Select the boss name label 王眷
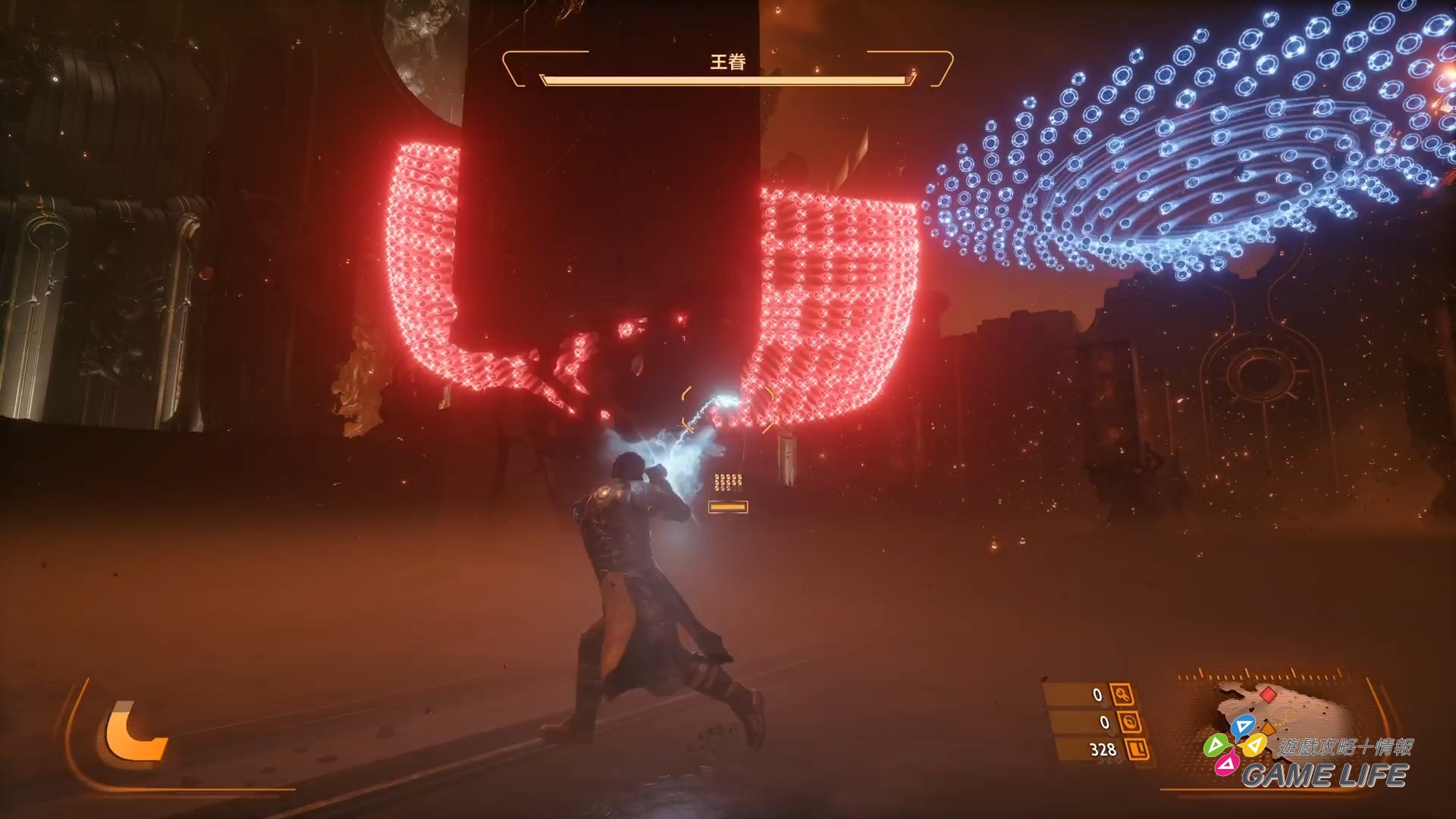 (729, 61)
